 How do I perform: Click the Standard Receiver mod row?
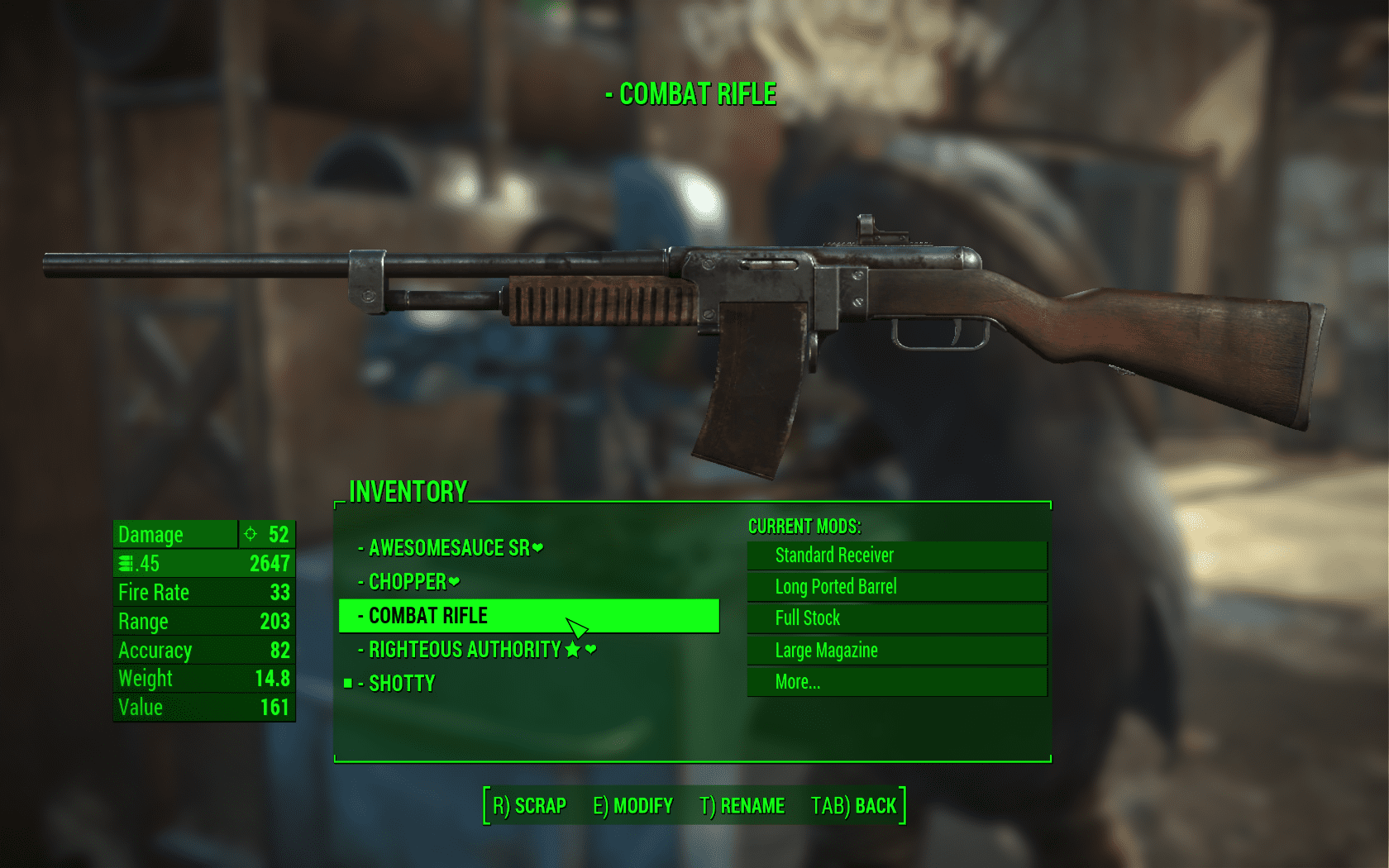[896, 556]
